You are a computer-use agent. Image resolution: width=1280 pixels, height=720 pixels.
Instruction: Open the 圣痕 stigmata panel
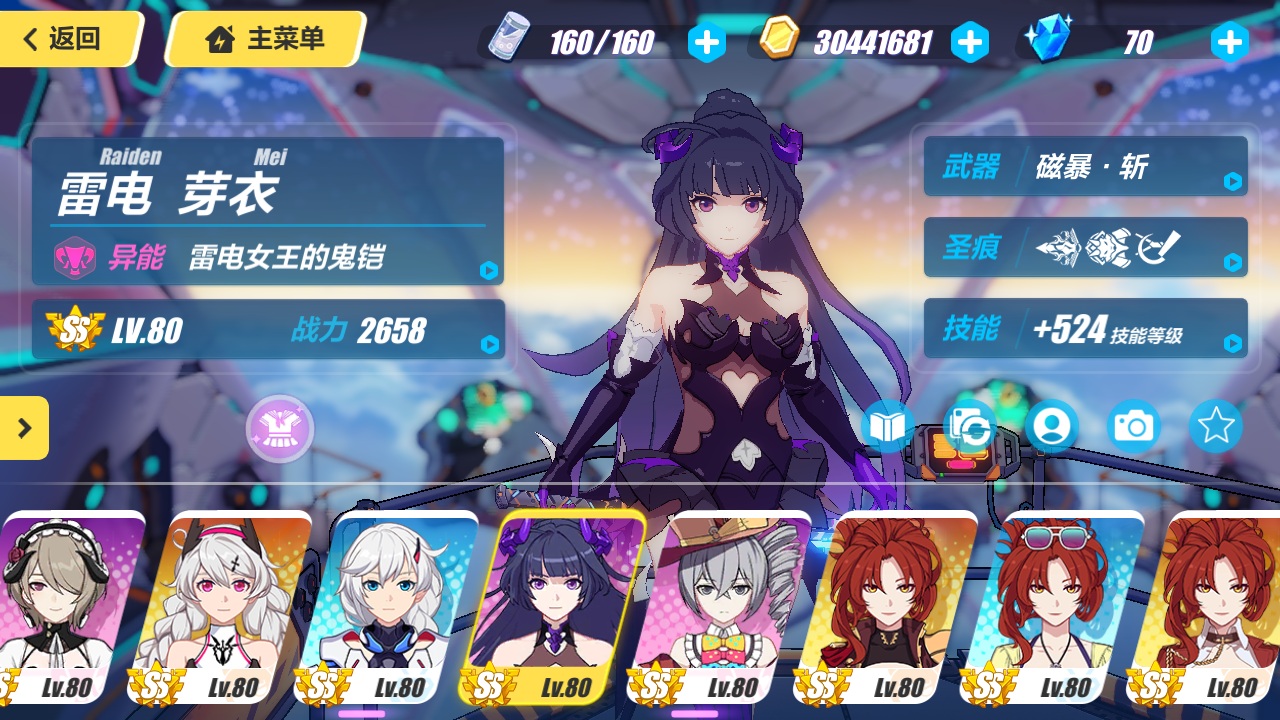point(1085,247)
